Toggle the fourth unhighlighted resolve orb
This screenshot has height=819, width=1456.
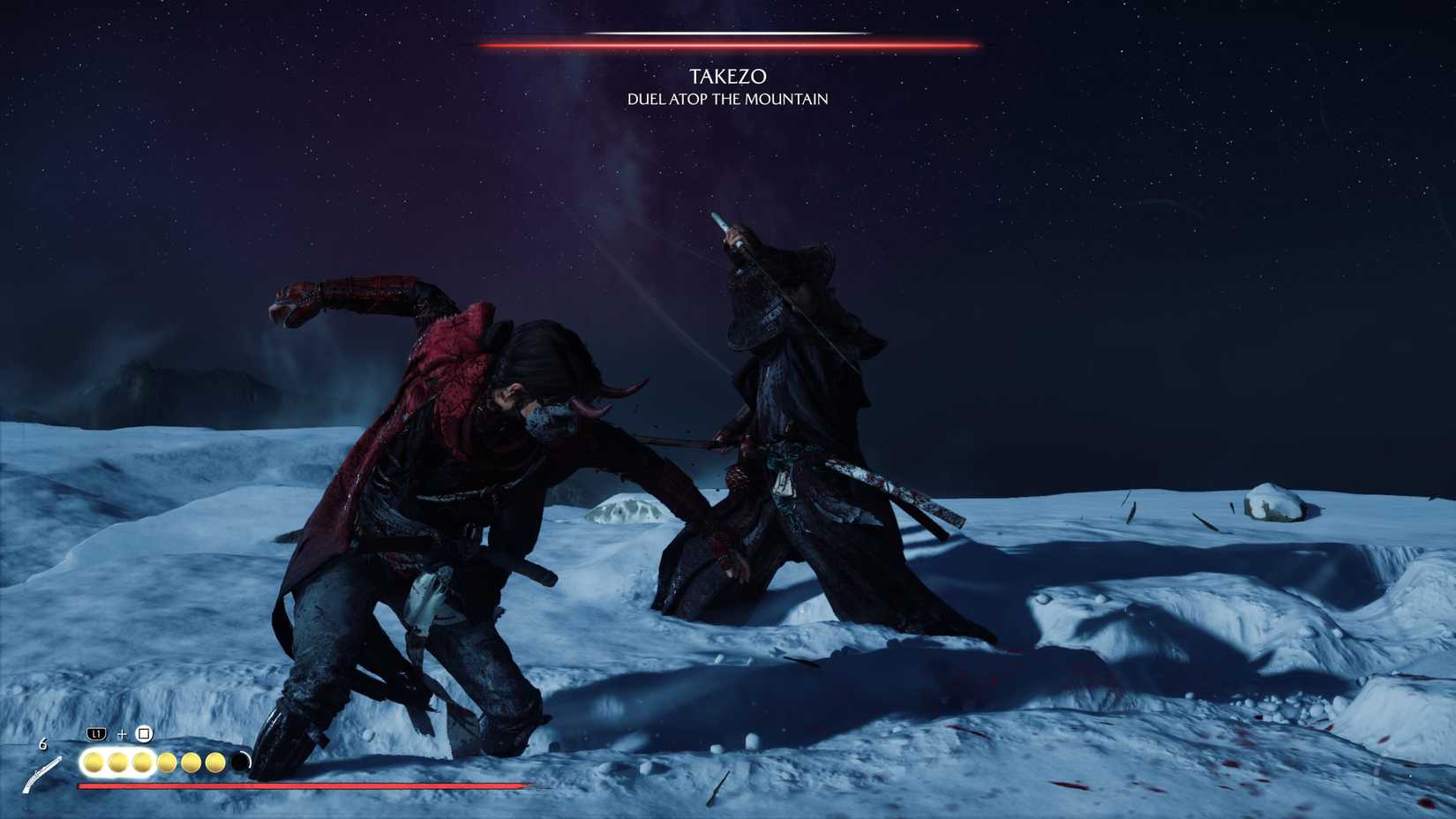tap(166, 762)
